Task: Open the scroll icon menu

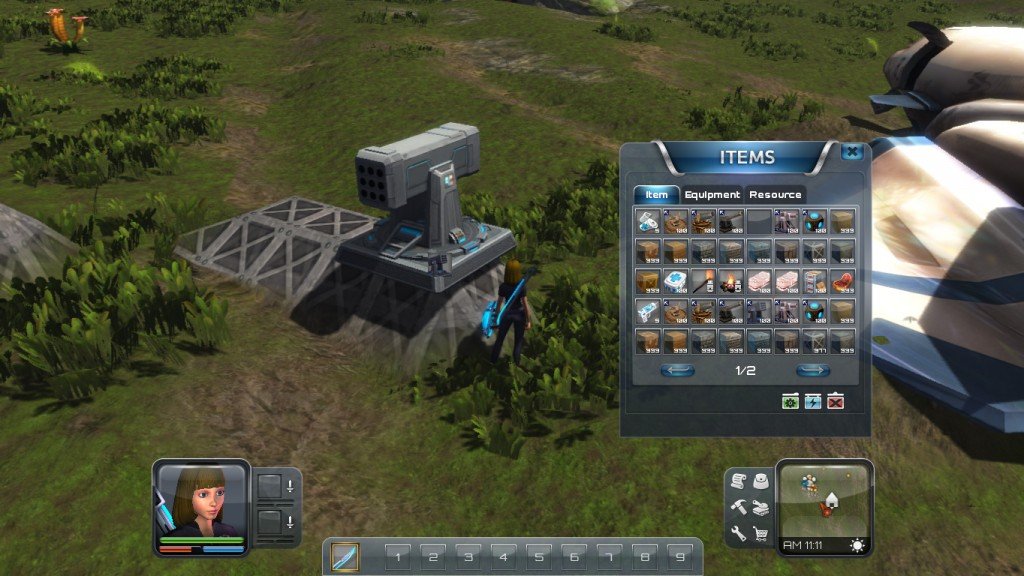Action: [738, 482]
